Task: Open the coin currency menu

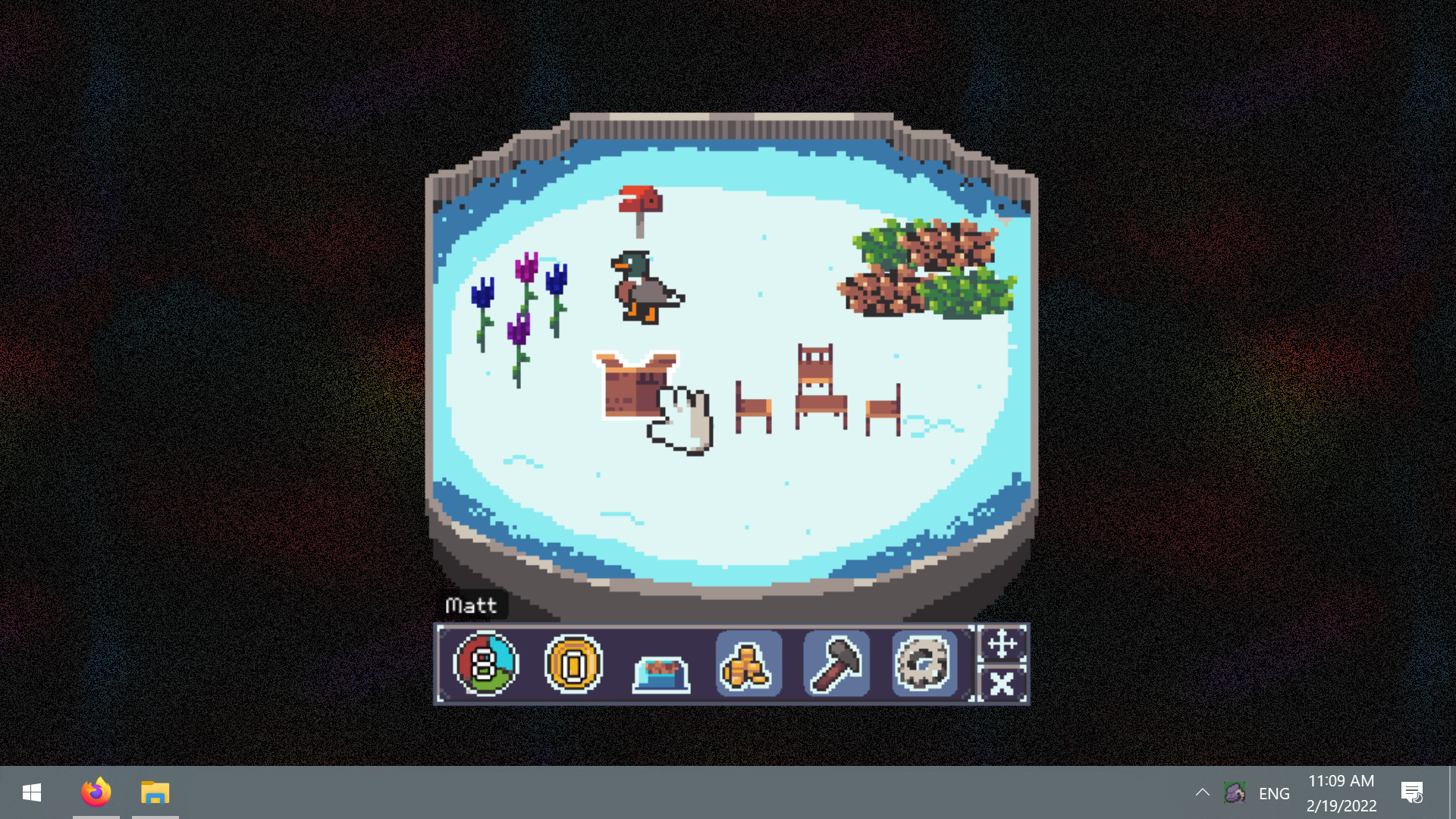Action: 574,664
